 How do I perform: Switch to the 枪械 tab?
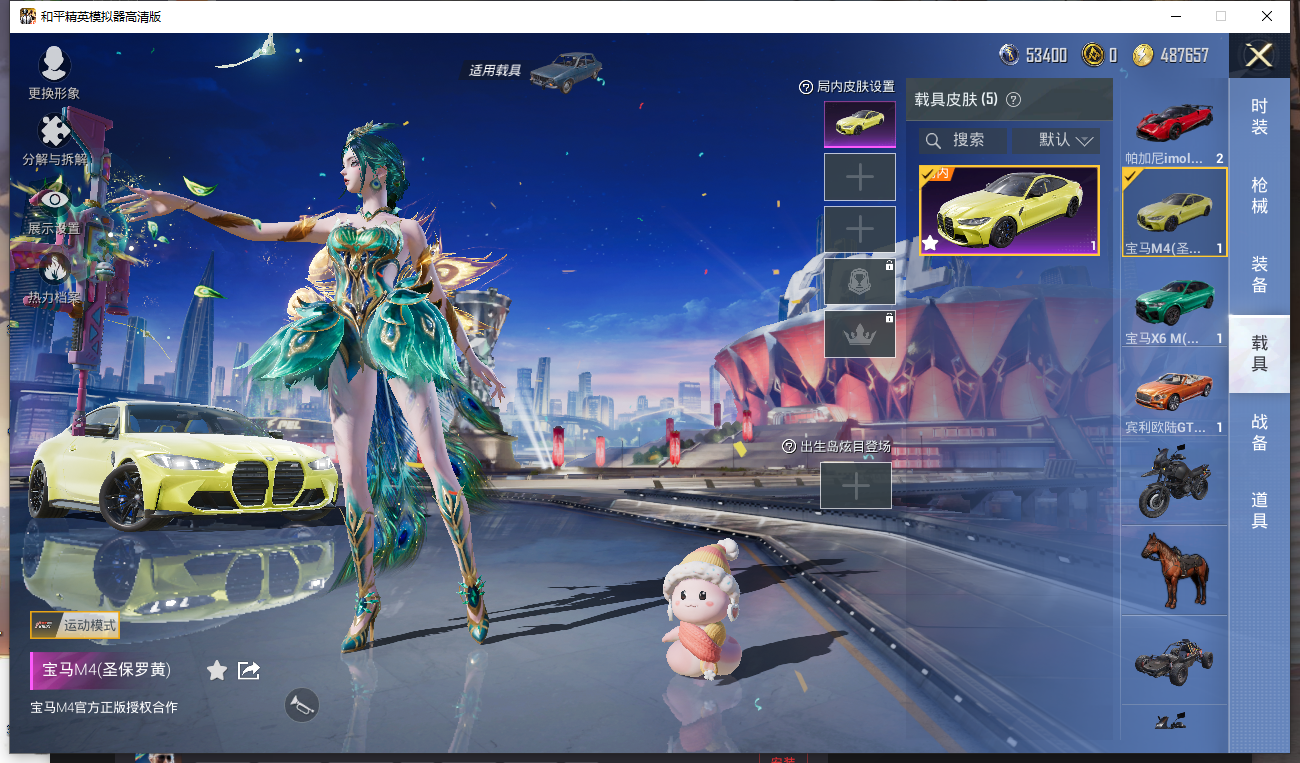pyautogui.click(x=1259, y=195)
